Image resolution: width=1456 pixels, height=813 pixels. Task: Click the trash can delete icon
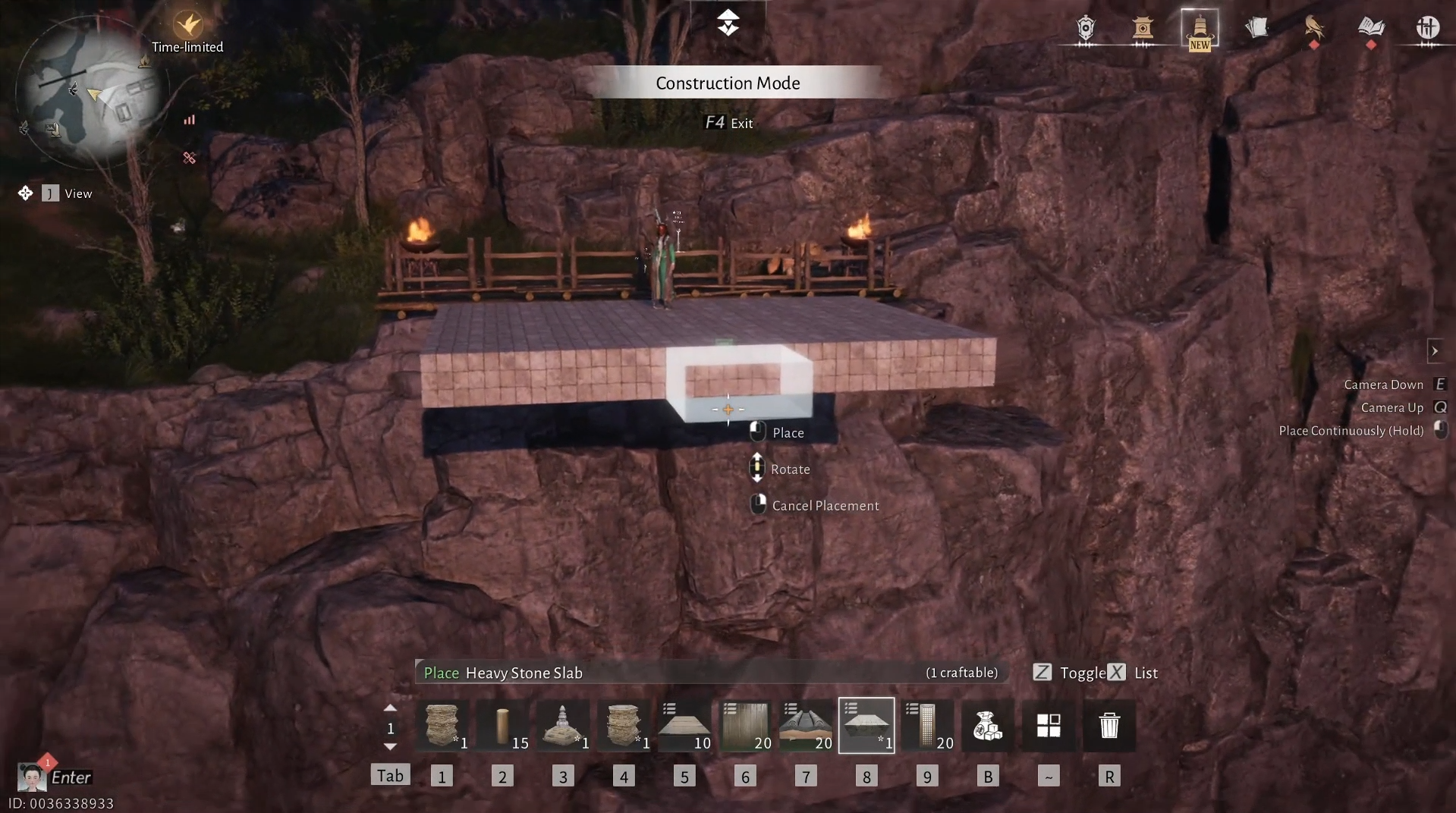[1110, 725]
